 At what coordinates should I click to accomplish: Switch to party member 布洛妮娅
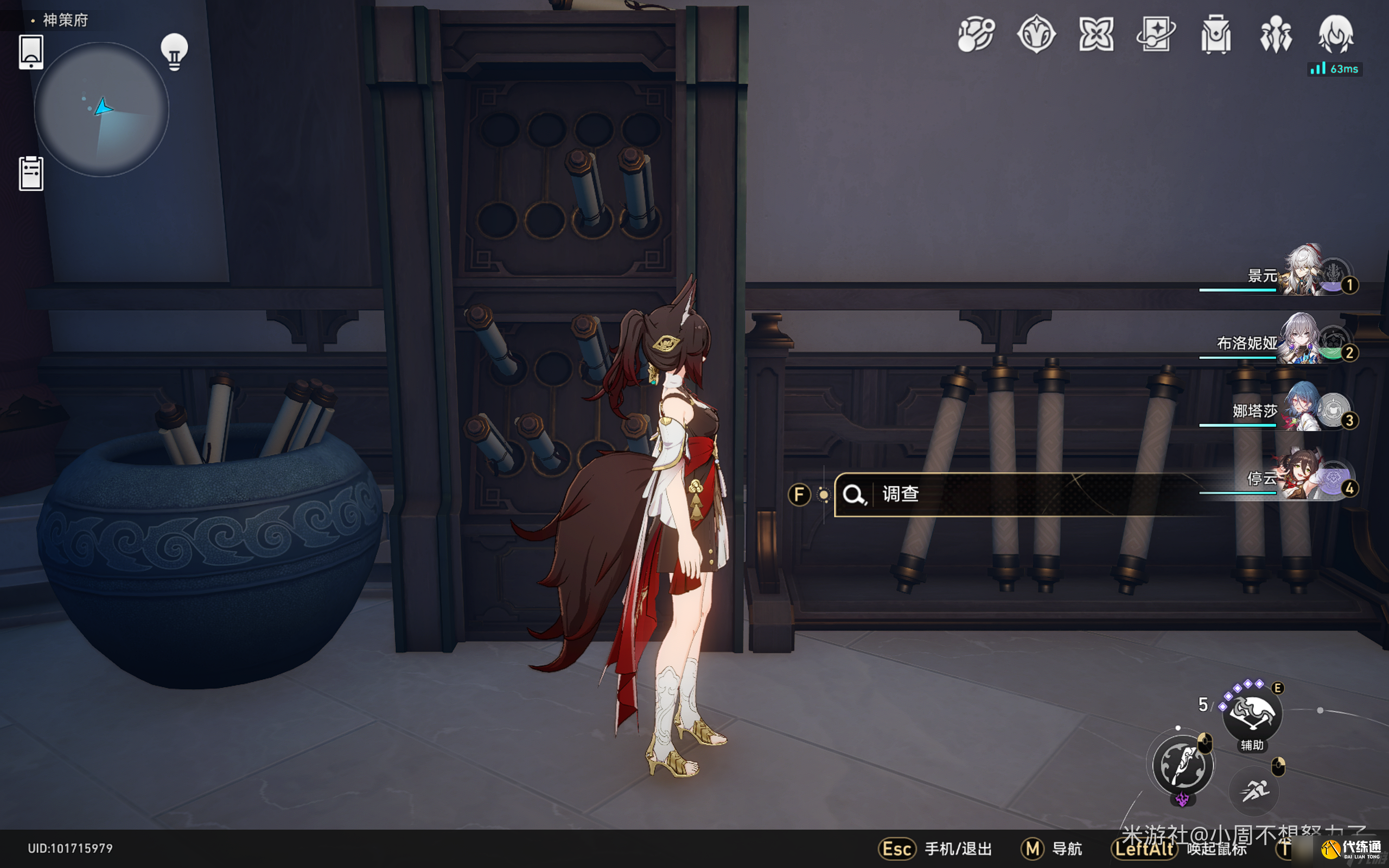[1303, 340]
